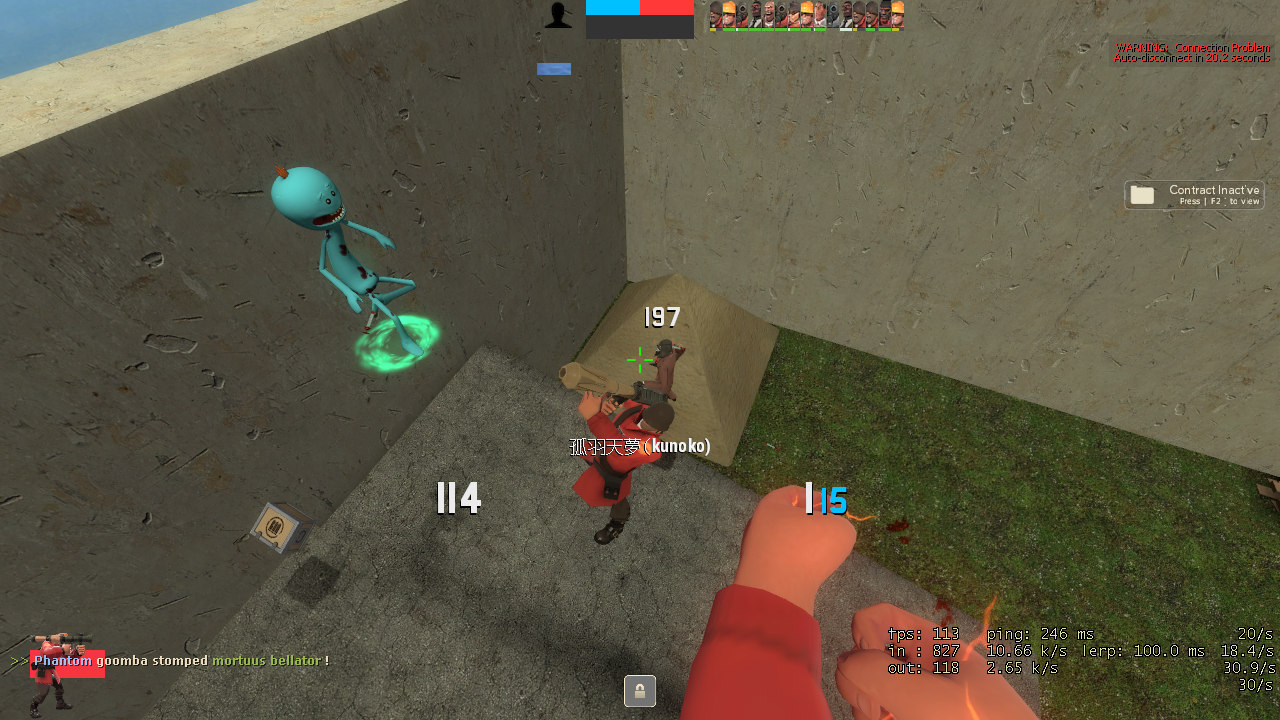
Task: Click the player silhouette avatar at top left
Action: pos(557,15)
